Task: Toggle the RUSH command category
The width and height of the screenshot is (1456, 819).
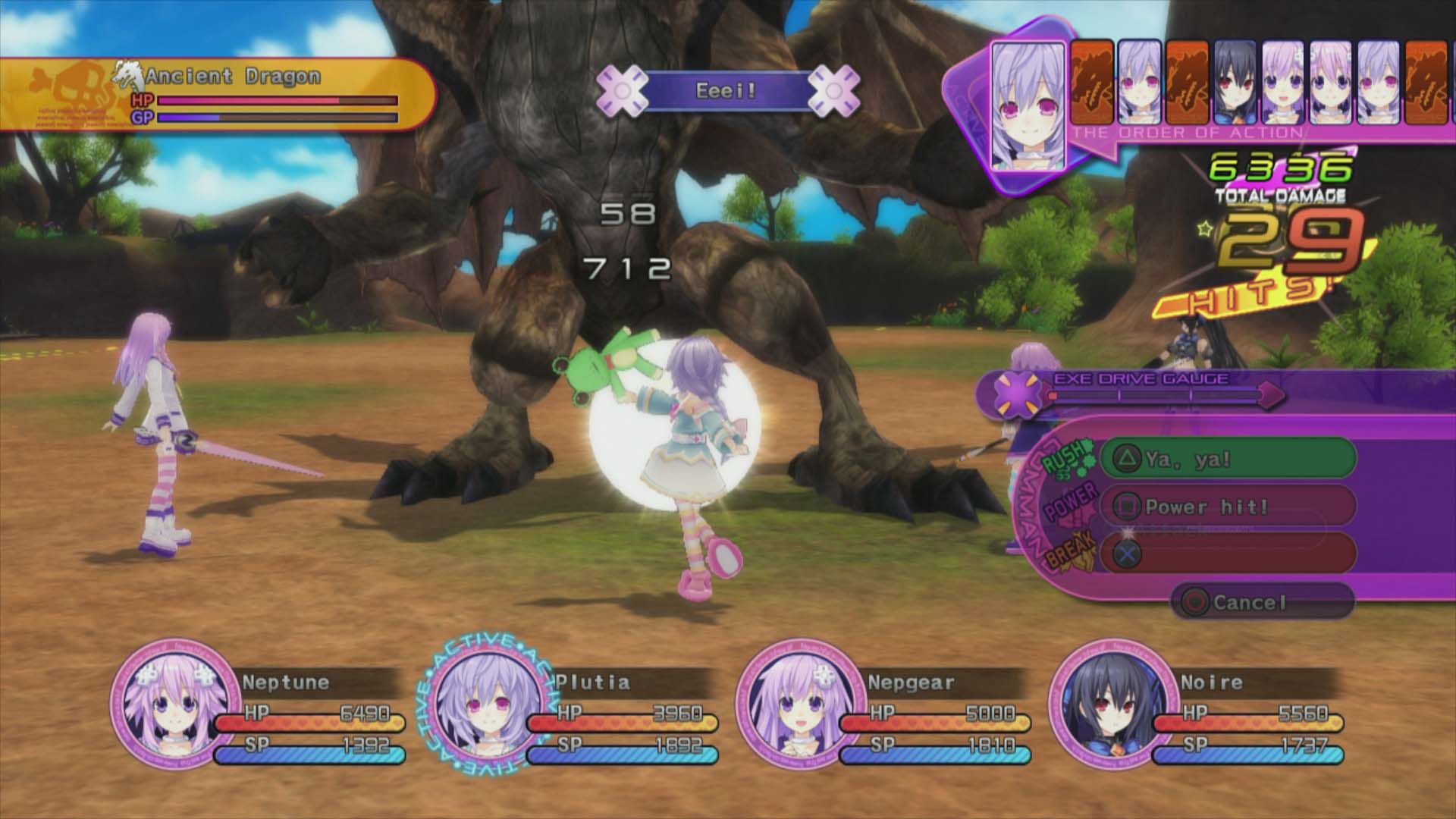Action: click(1065, 460)
